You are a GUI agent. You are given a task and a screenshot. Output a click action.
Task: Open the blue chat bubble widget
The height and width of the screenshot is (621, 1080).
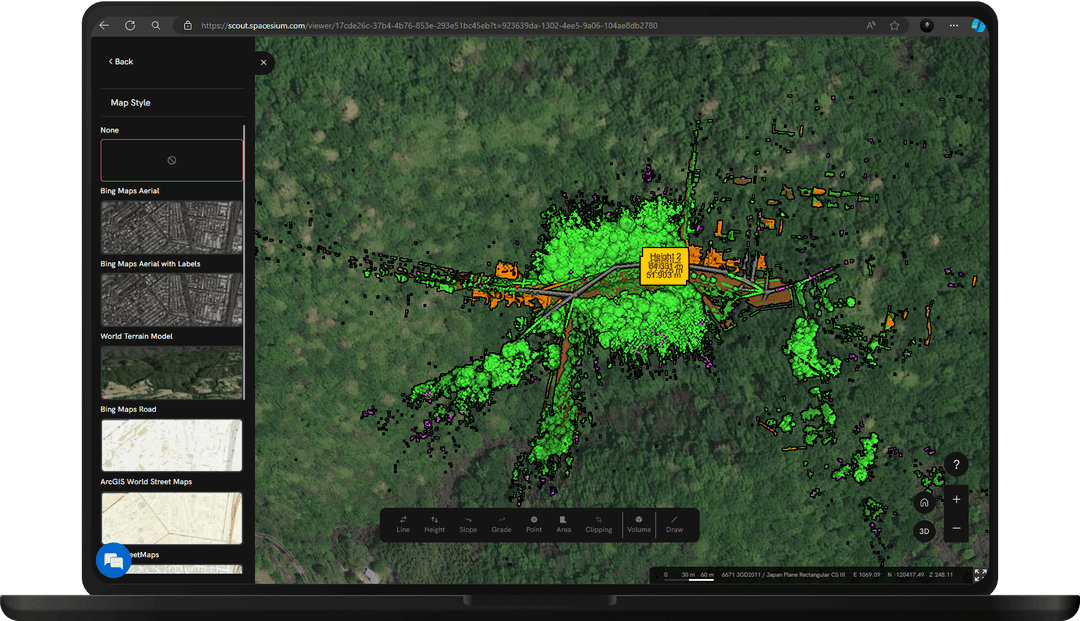113,561
